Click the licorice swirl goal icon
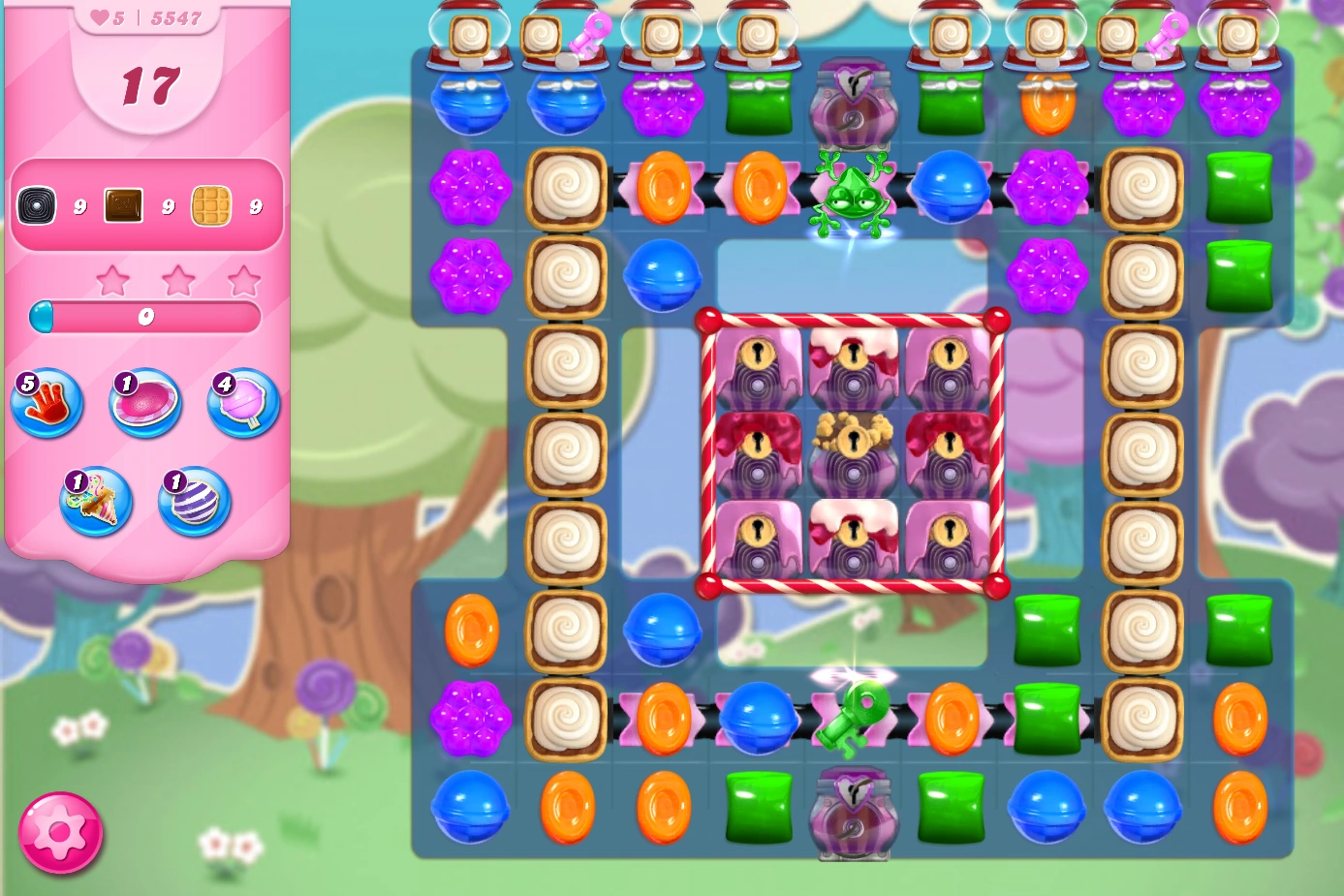1344x896 pixels. (x=37, y=205)
